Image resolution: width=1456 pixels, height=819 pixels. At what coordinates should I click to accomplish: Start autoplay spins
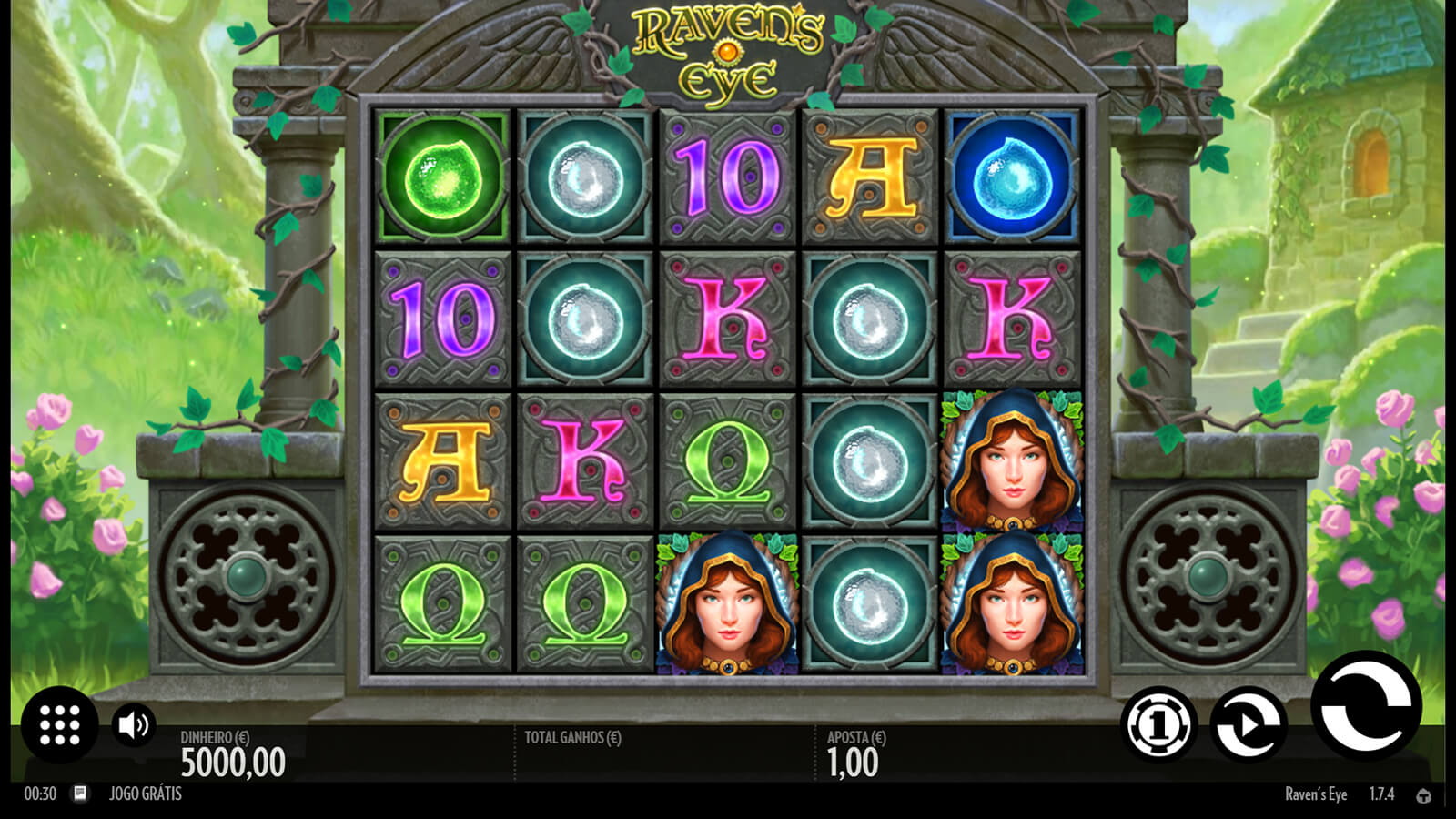click(1248, 725)
